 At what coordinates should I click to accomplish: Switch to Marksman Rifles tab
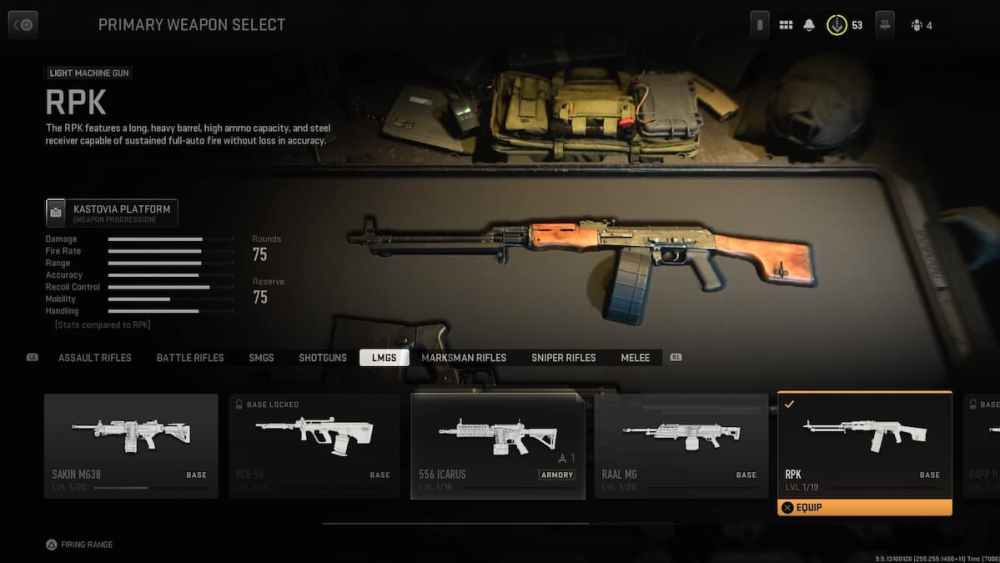464,358
